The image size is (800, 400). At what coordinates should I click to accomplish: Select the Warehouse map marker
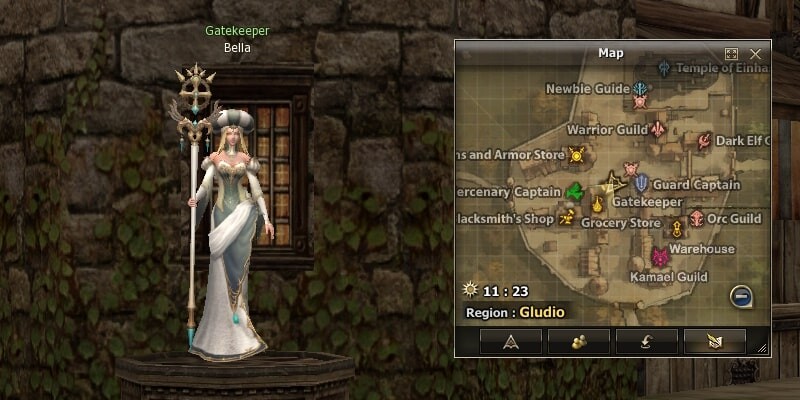tap(677, 231)
